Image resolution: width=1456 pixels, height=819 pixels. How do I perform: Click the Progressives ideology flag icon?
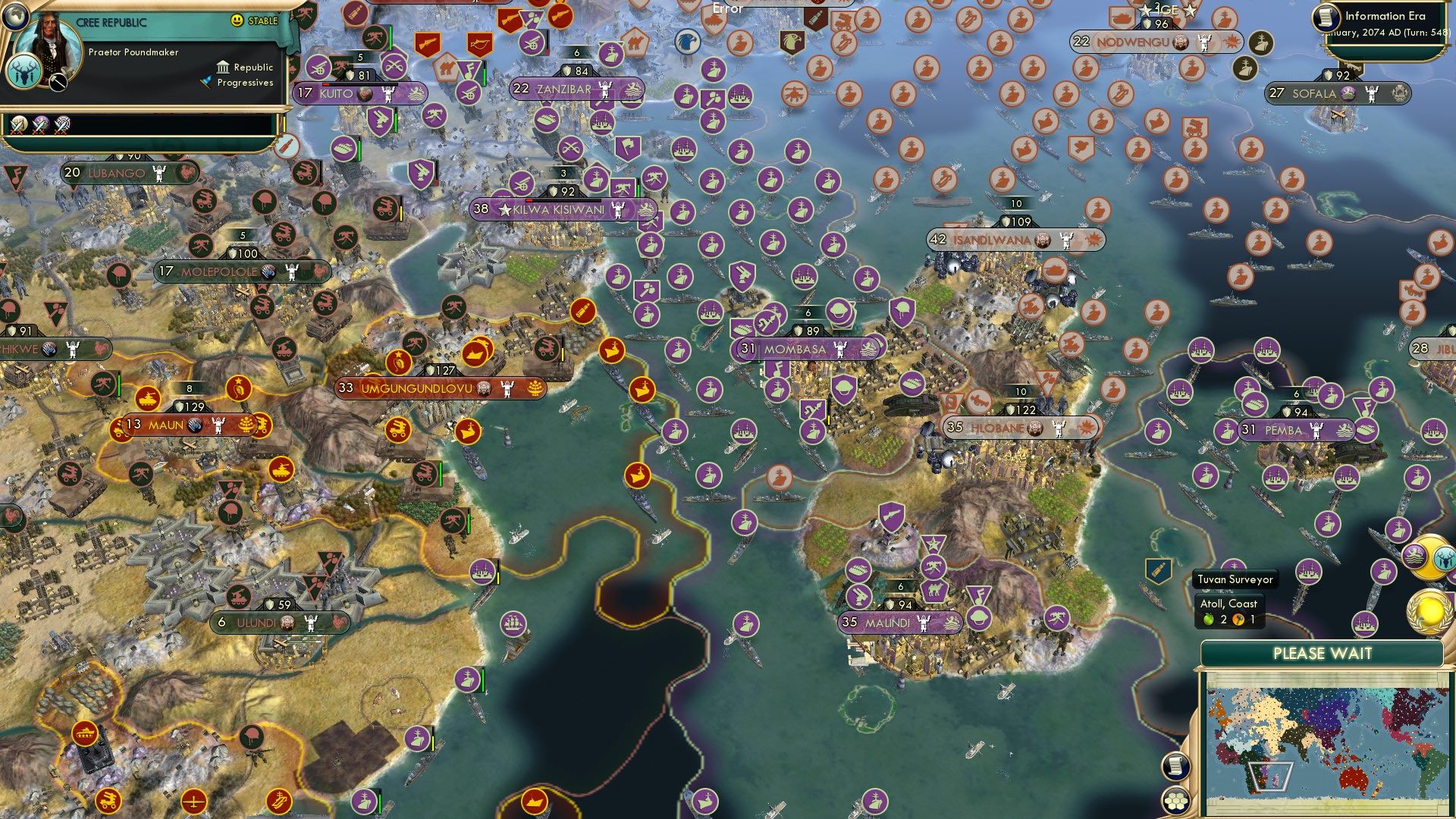click(x=206, y=82)
